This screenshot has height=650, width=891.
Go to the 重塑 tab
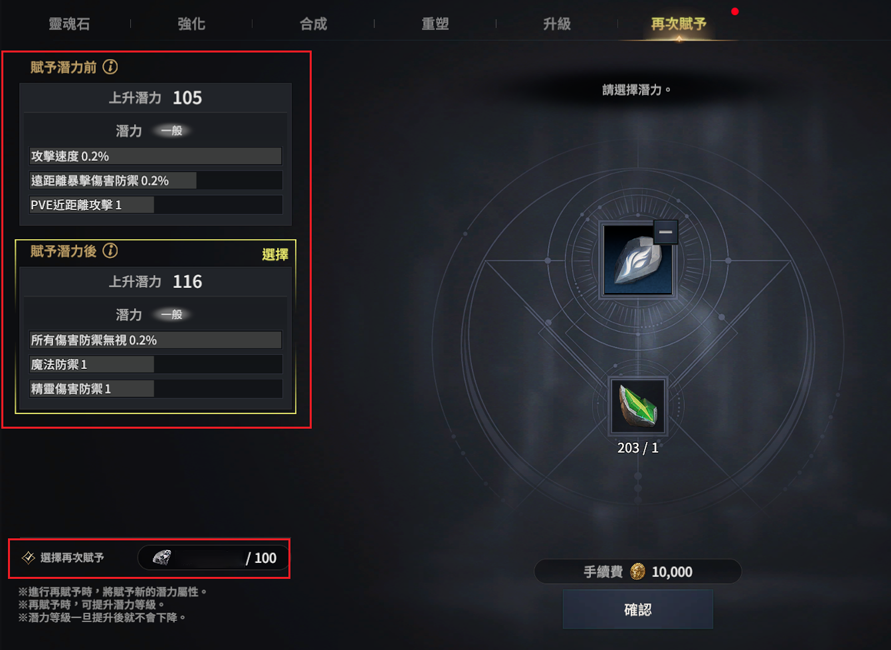435,23
